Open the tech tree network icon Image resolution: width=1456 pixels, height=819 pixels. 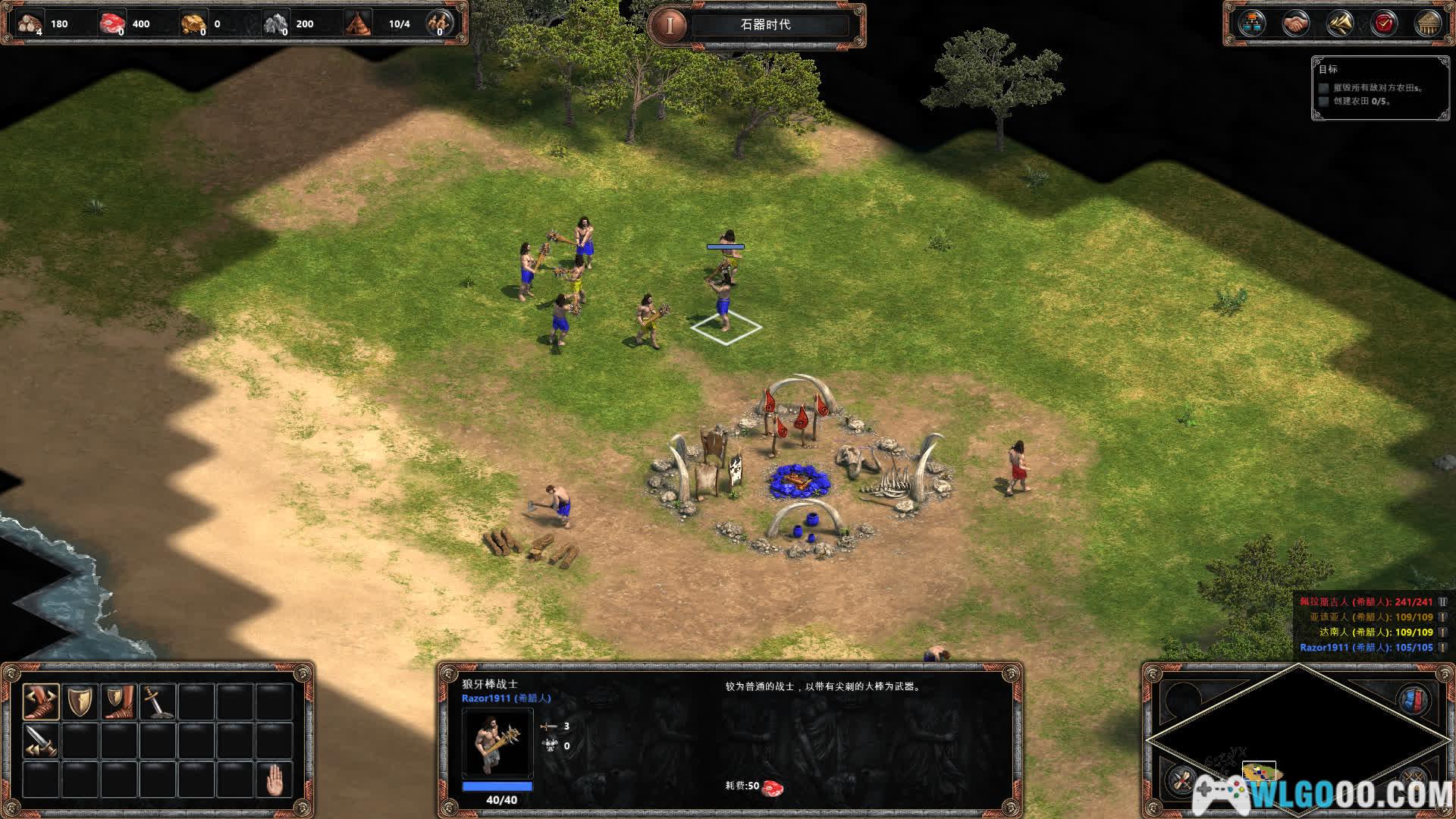(x=1252, y=24)
